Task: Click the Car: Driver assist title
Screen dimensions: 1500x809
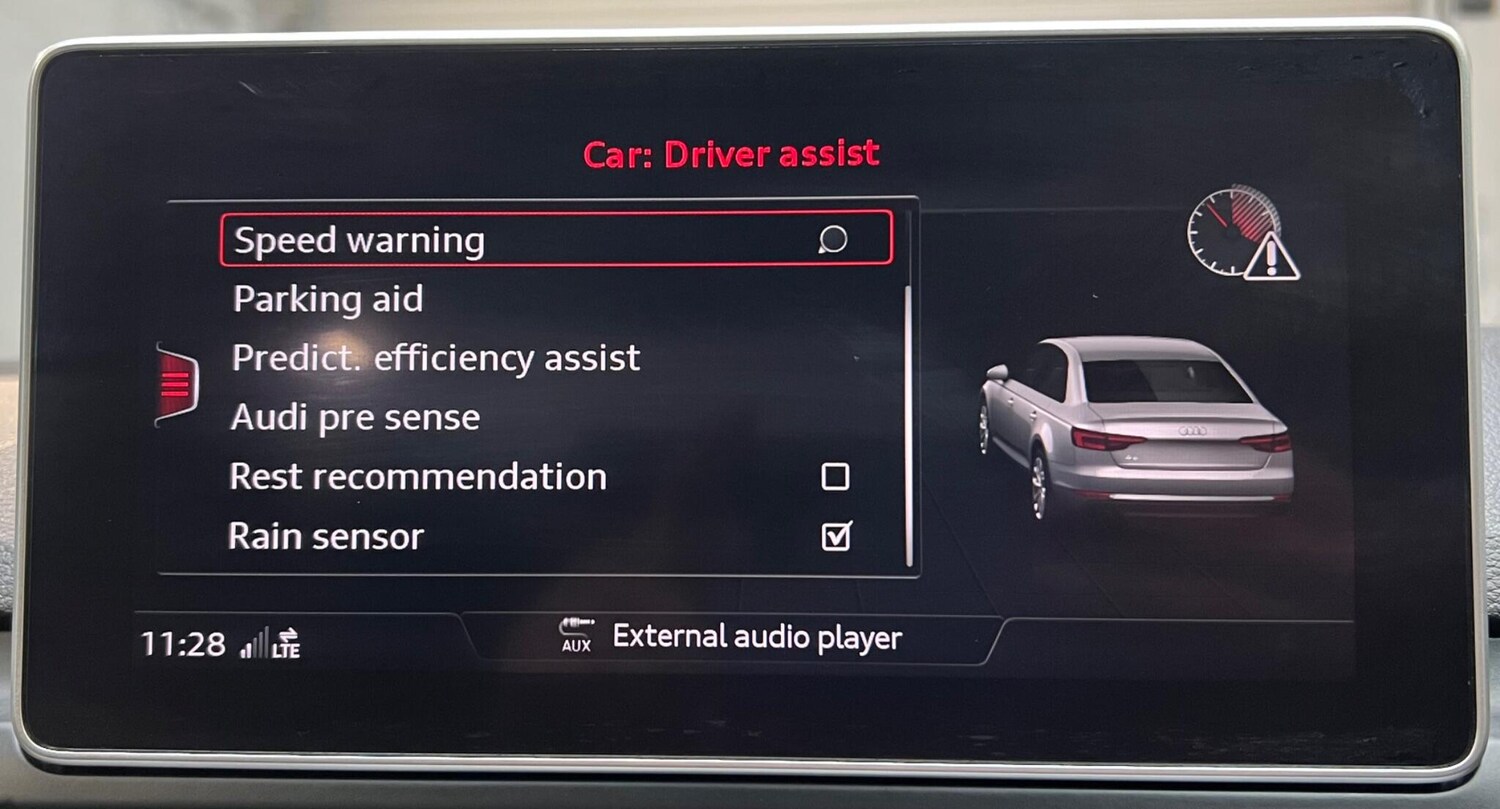Action: click(x=731, y=153)
